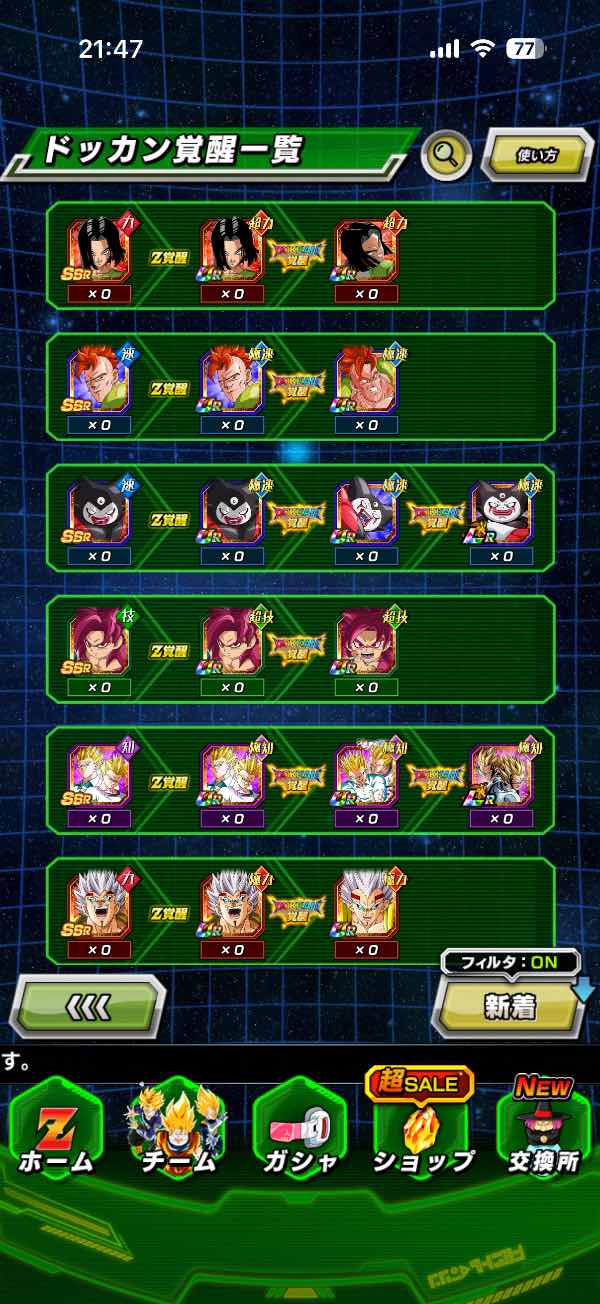Choose the SSR Android 16 card
This screenshot has height=1304, width=600.
[x=98, y=381]
